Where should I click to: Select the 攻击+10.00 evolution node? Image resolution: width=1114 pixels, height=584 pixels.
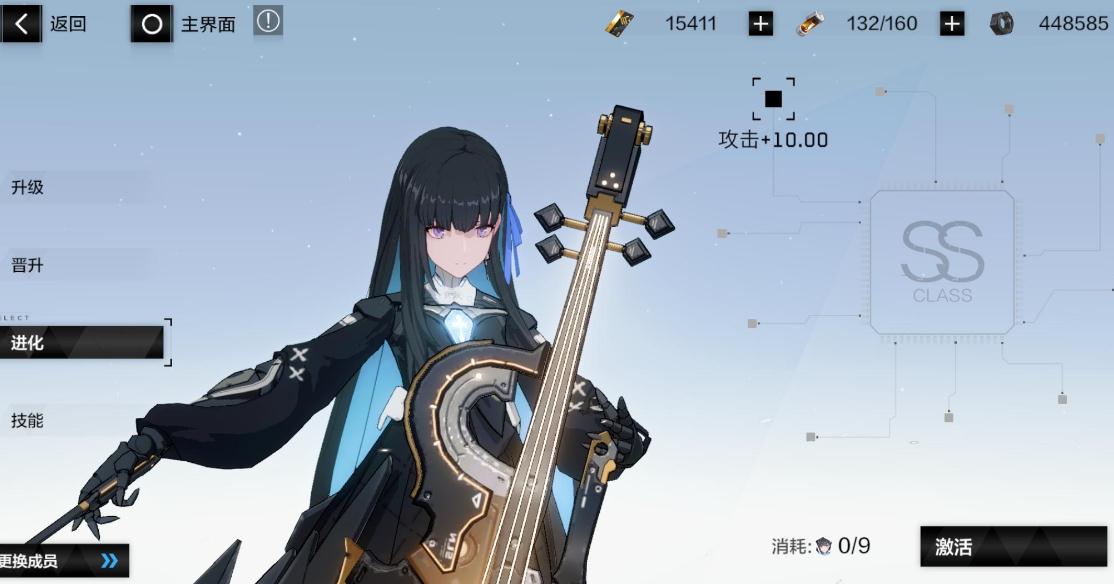[773, 99]
